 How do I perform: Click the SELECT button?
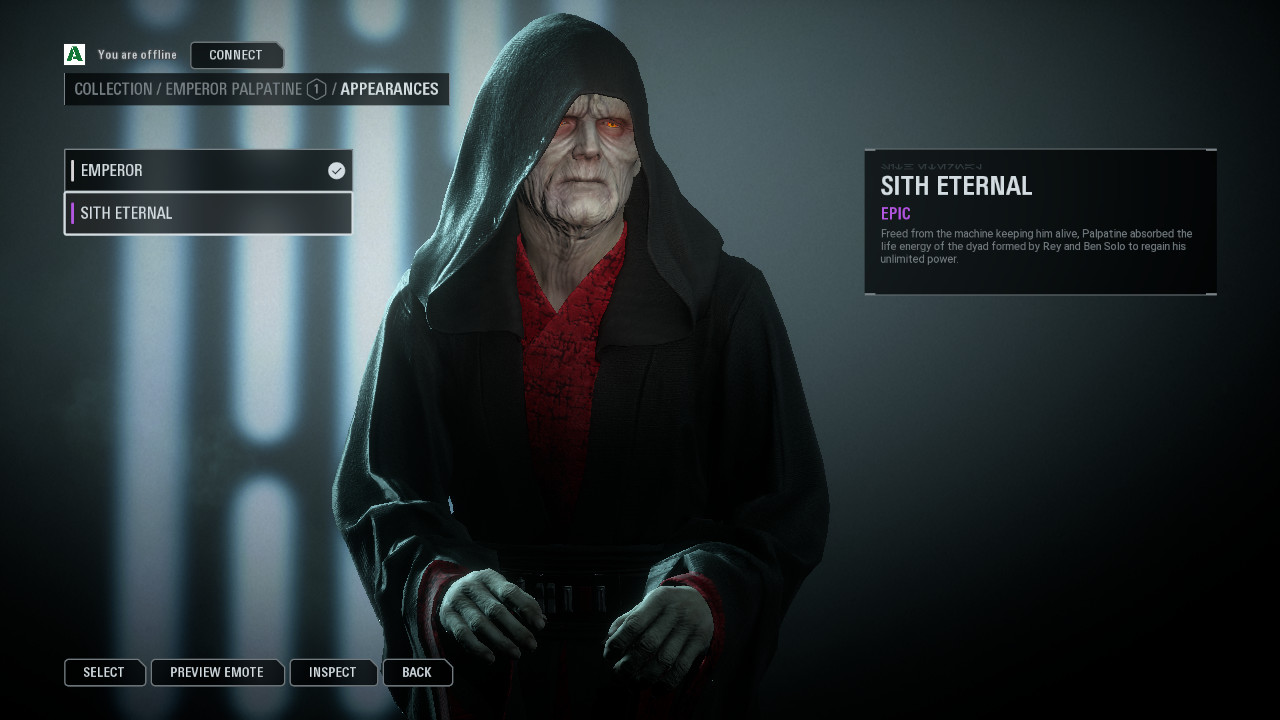coord(104,672)
